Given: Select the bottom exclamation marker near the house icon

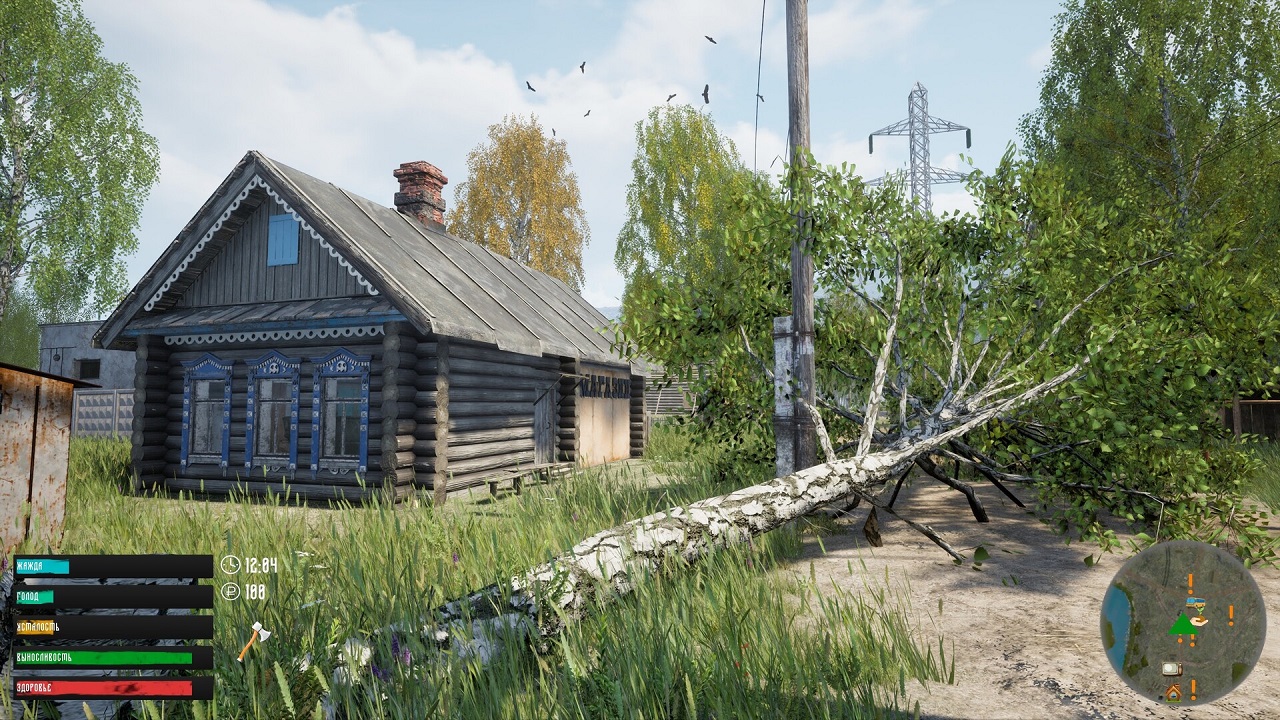Looking at the screenshot, I should [x=1192, y=690].
